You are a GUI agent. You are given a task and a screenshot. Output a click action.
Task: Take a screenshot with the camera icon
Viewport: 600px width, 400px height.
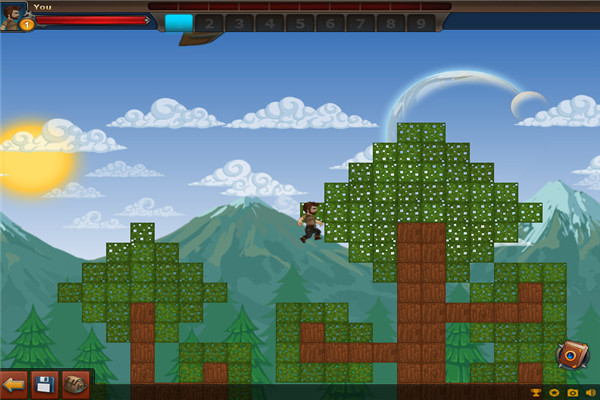click(572, 392)
